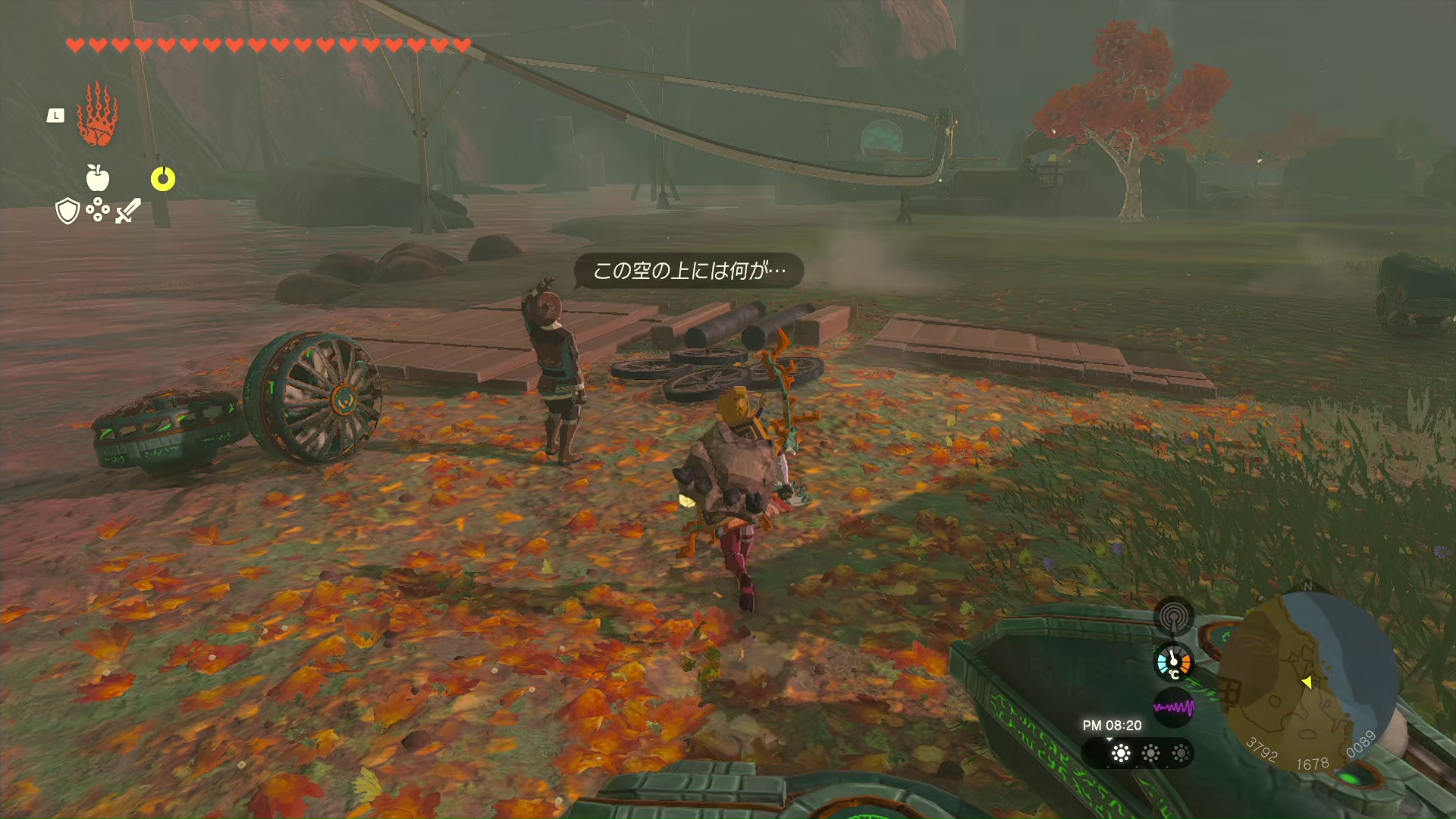This screenshot has height=819, width=1456.
Task: Select the purple noise level meter
Action: coord(1173,708)
